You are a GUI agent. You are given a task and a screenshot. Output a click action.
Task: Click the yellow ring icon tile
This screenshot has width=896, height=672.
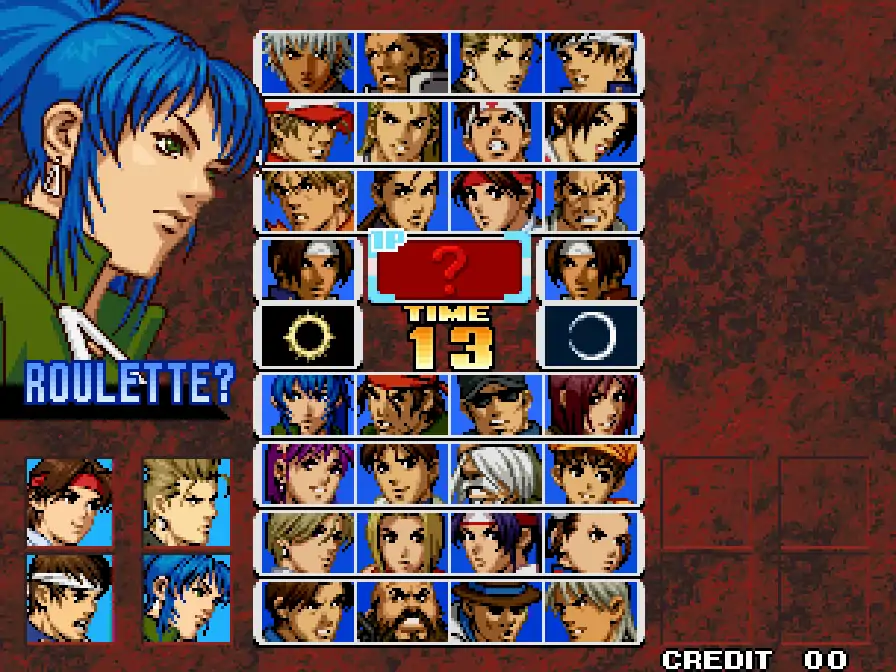pyautogui.click(x=308, y=336)
